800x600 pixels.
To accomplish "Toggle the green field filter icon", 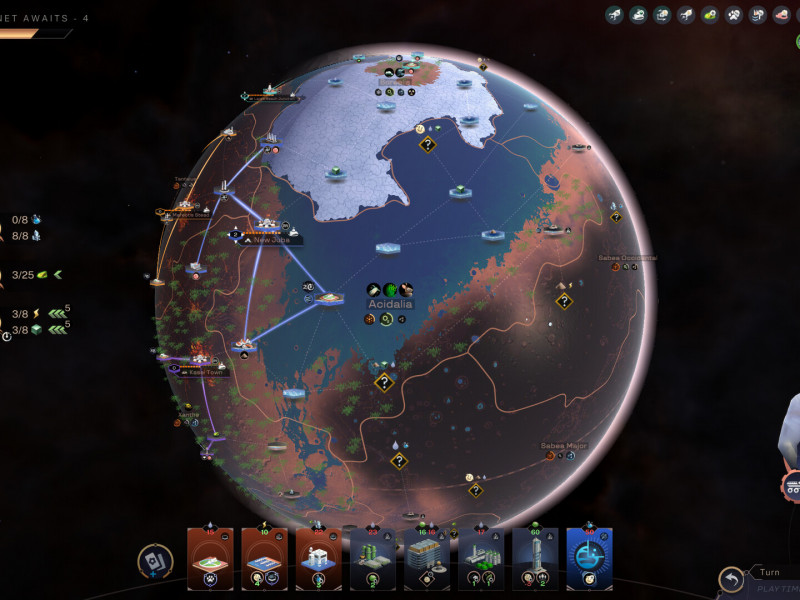I will coord(709,15).
